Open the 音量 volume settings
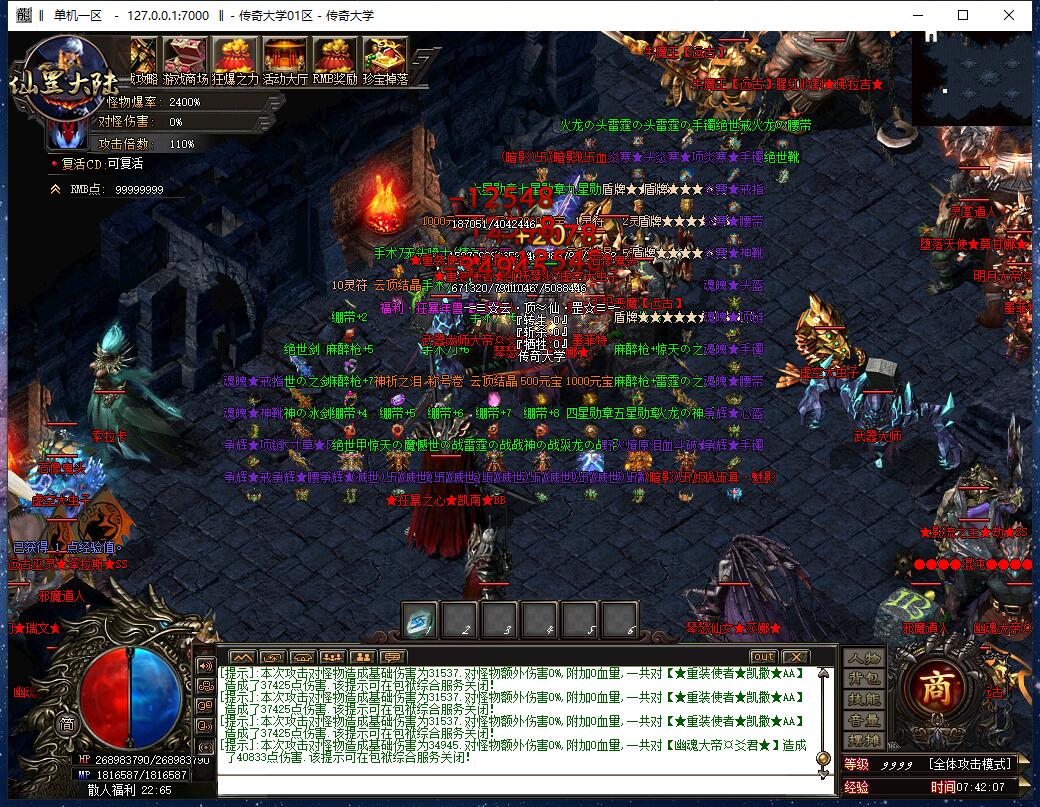 click(863, 719)
